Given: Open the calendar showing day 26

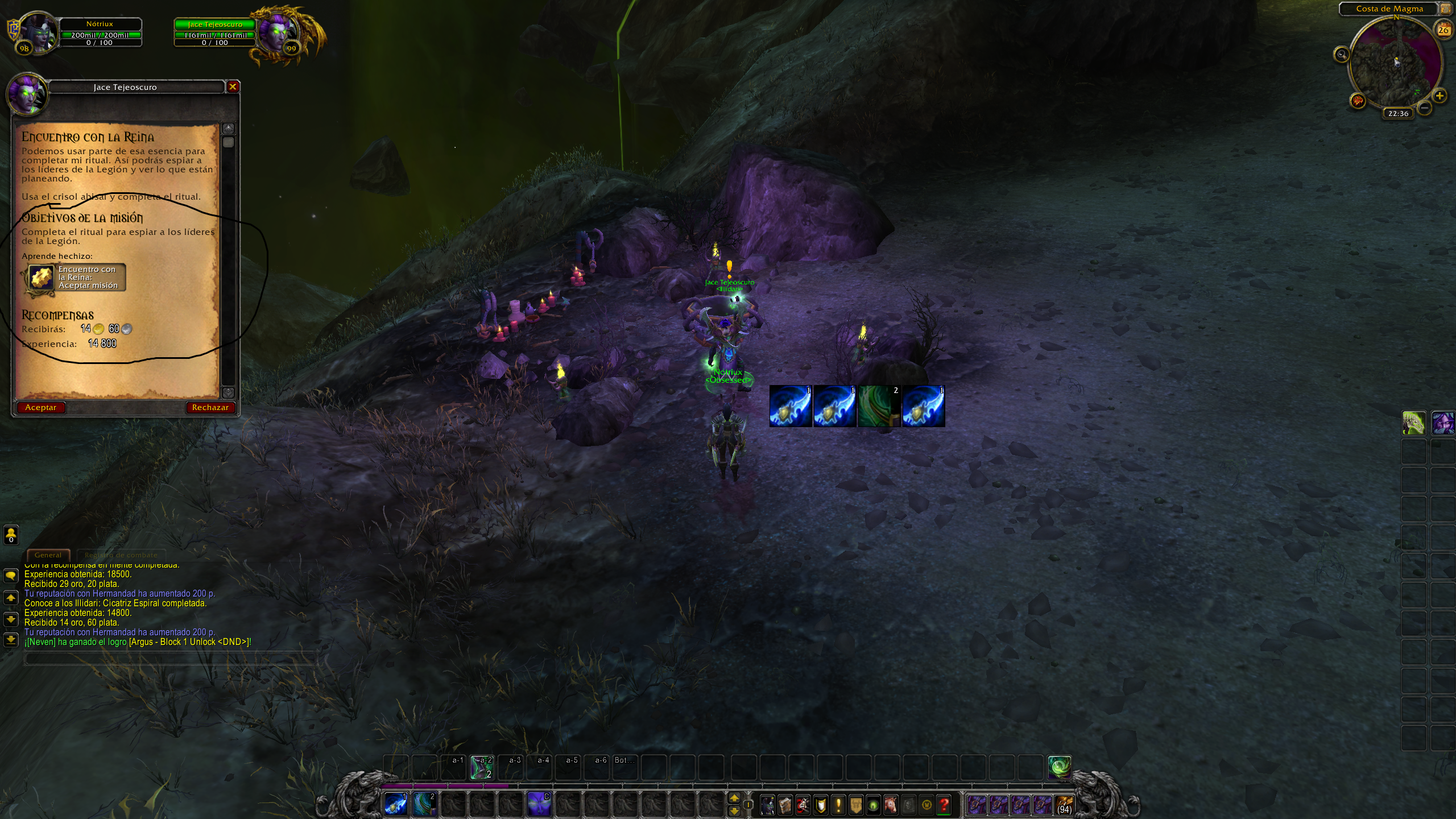Looking at the screenshot, I should pos(1443,30).
